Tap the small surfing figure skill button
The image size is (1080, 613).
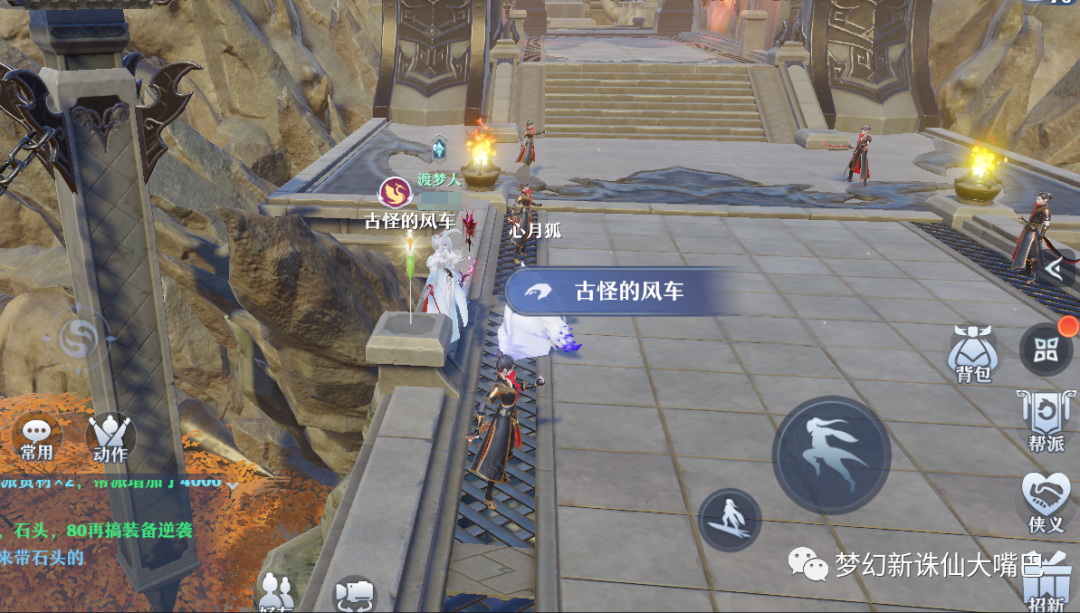tap(730, 518)
